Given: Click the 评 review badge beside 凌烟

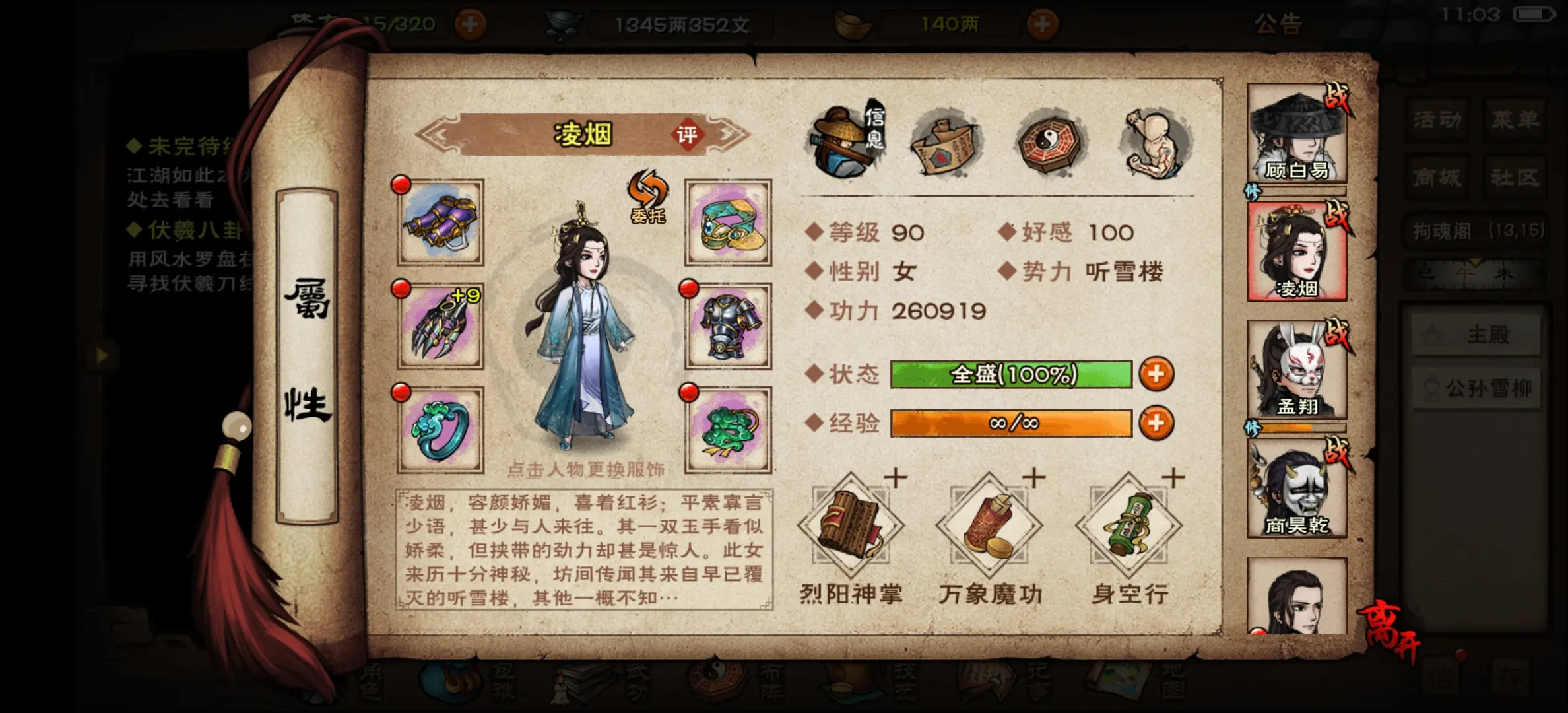Looking at the screenshot, I should [687, 135].
